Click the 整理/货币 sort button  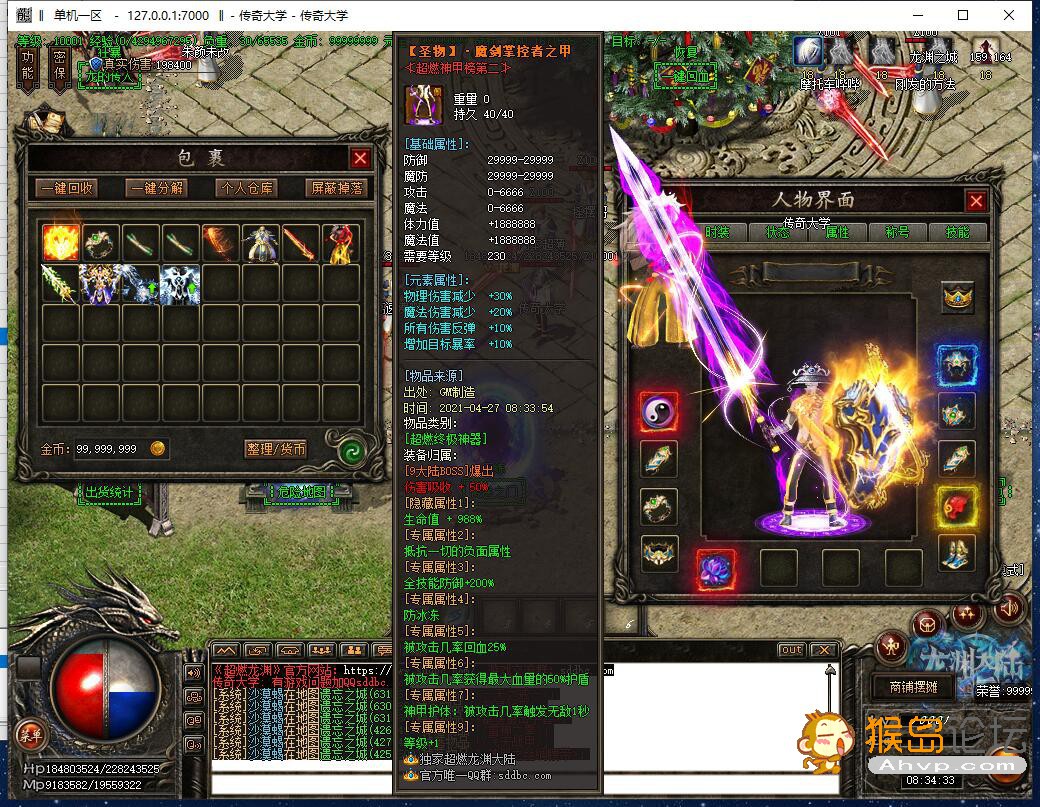276,449
